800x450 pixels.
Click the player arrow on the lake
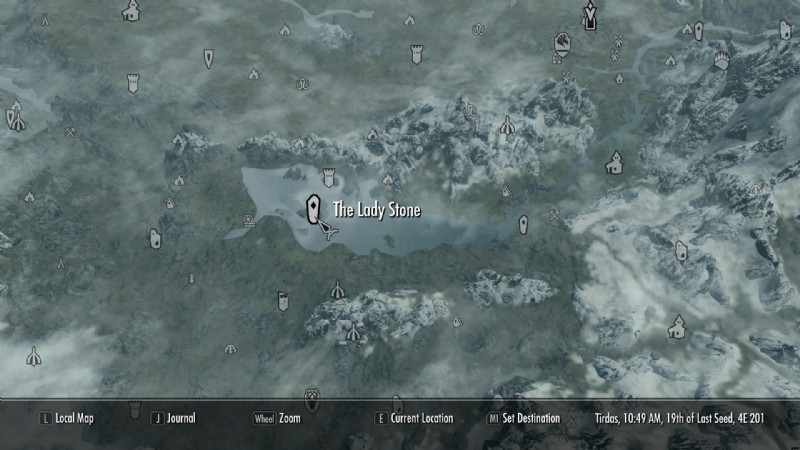(329, 231)
